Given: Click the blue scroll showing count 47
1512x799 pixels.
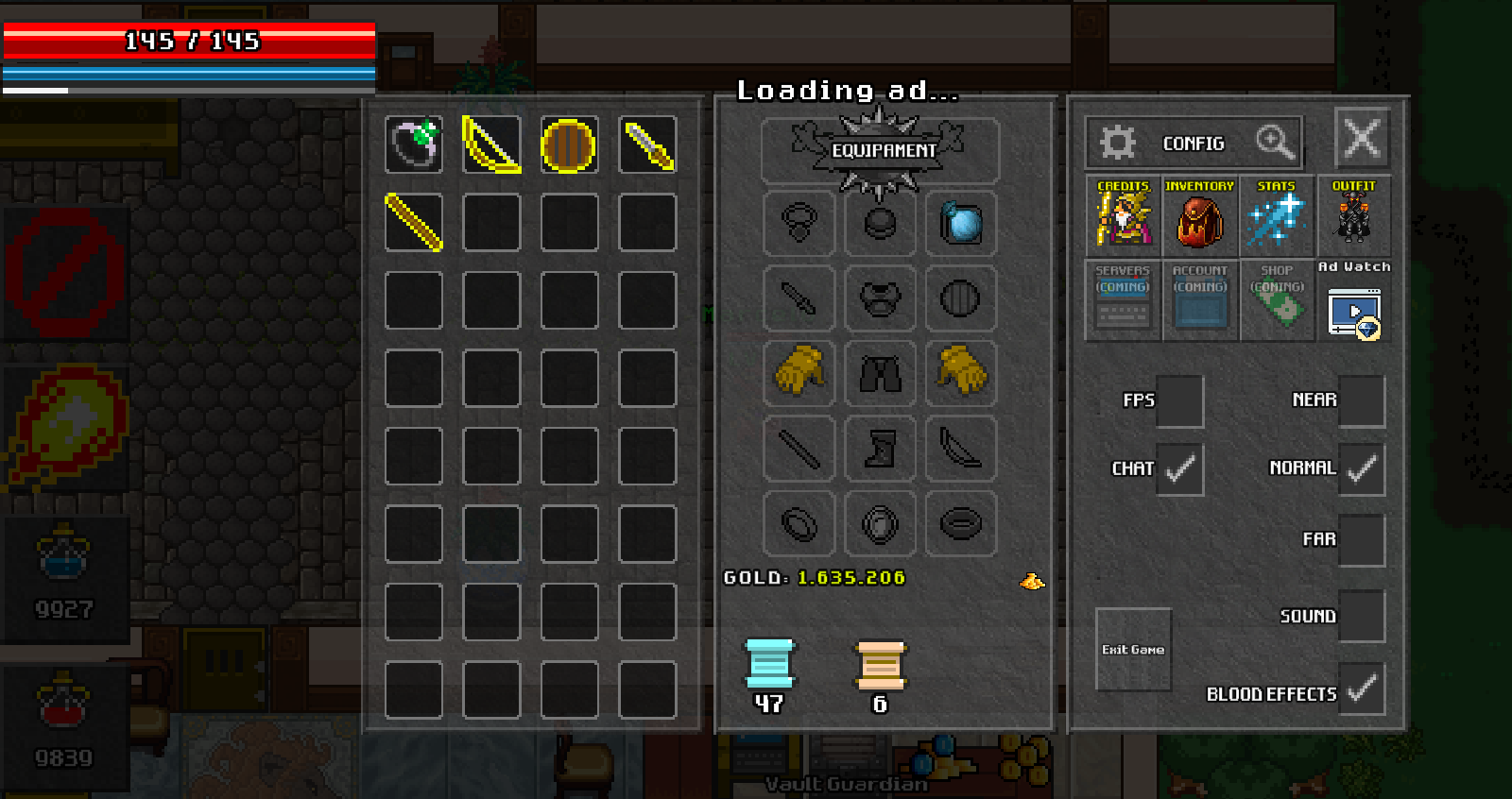Looking at the screenshot, I should point(771,666).
